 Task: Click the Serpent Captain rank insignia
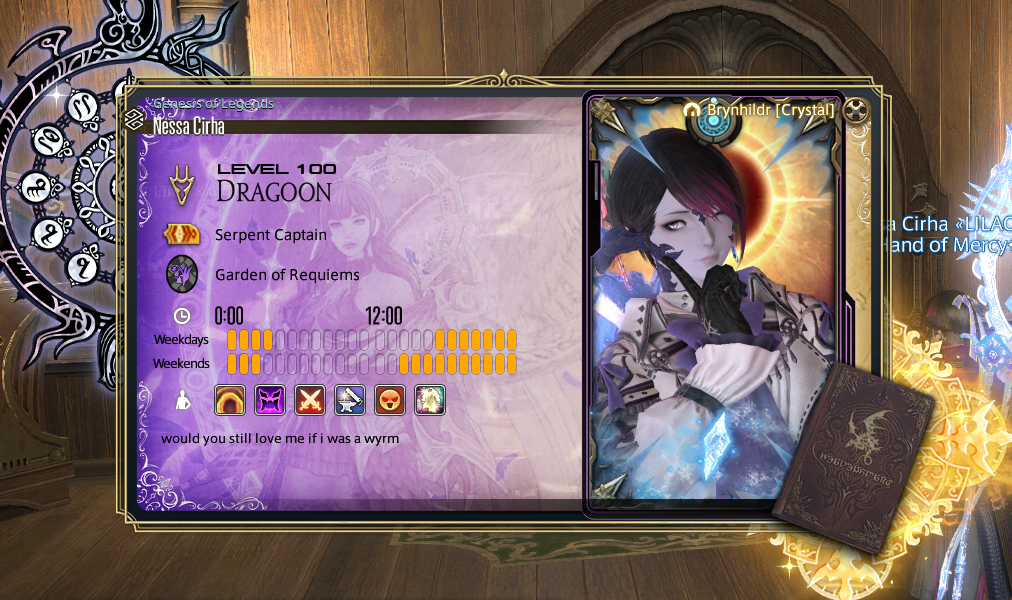coord(181,235)
